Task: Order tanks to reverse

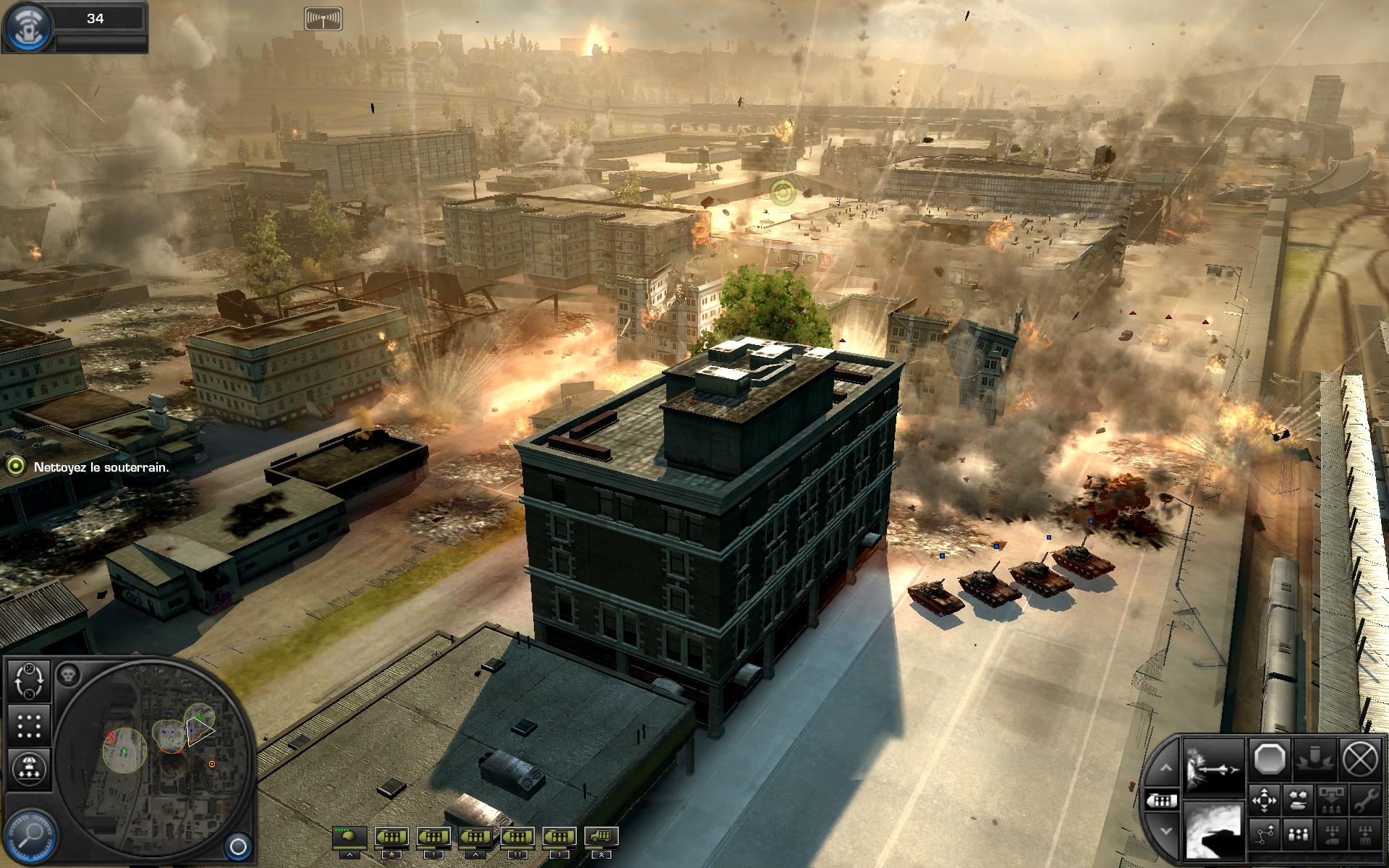Action: [1298, 800]
